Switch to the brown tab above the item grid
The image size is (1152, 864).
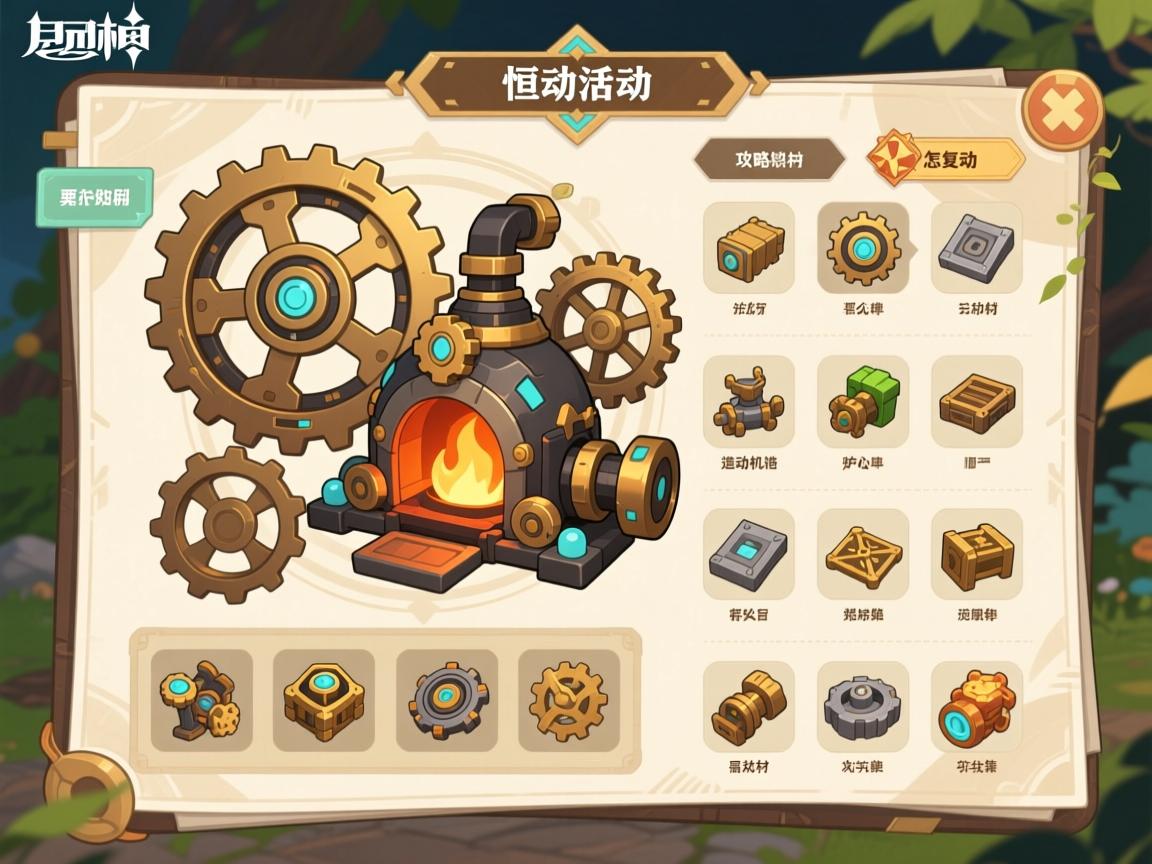tap(769, 159)
